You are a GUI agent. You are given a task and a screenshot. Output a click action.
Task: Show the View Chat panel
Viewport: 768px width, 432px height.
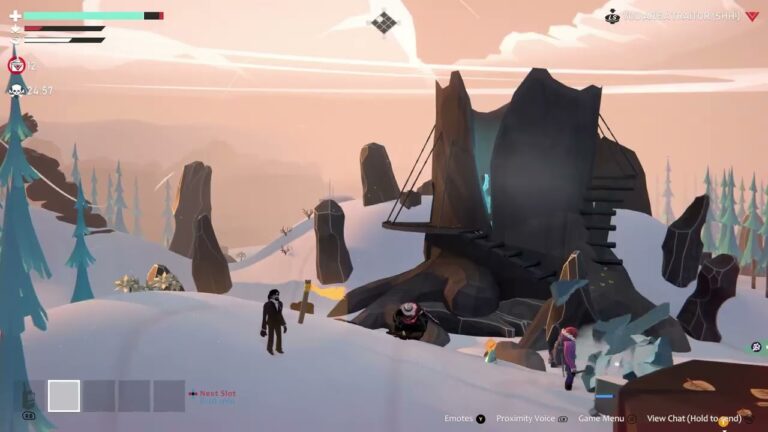[692, 419]
